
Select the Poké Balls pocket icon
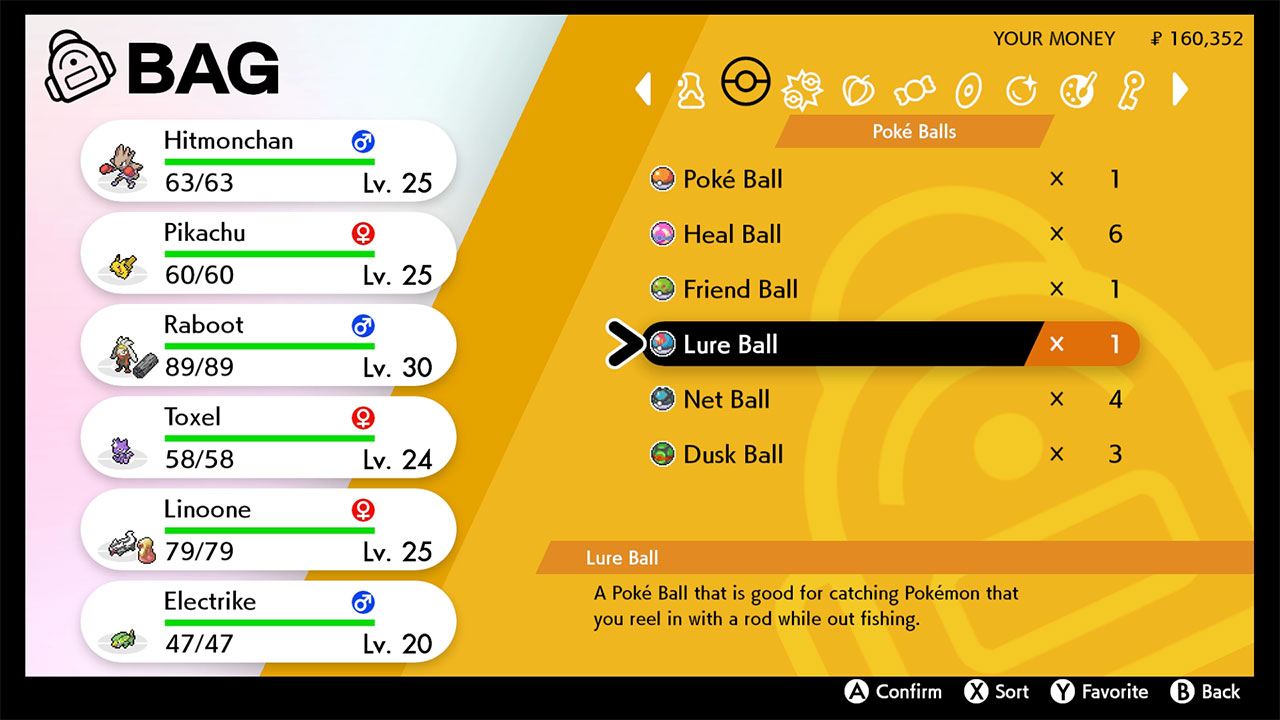point(747,84)
